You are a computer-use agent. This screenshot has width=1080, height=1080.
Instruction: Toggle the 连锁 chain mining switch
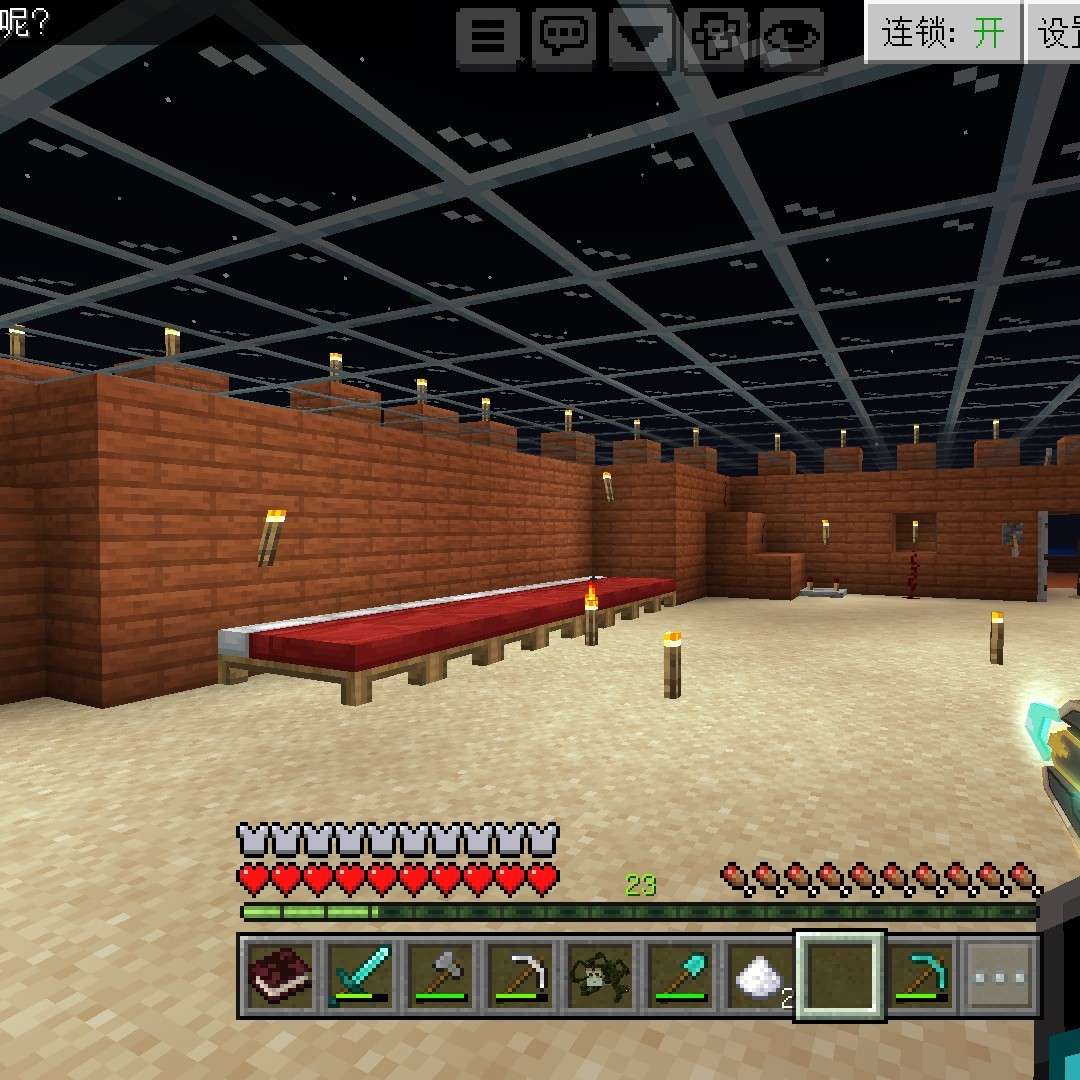942,33
